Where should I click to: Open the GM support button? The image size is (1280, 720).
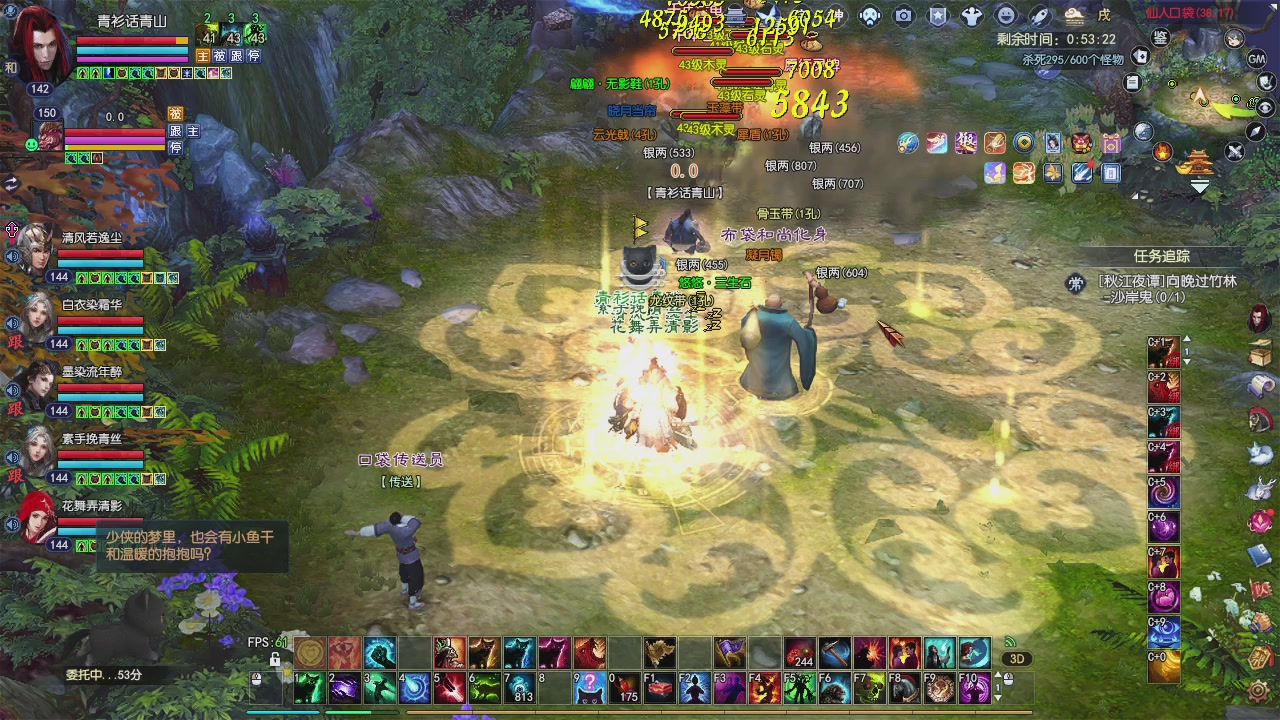(1258, 59)
